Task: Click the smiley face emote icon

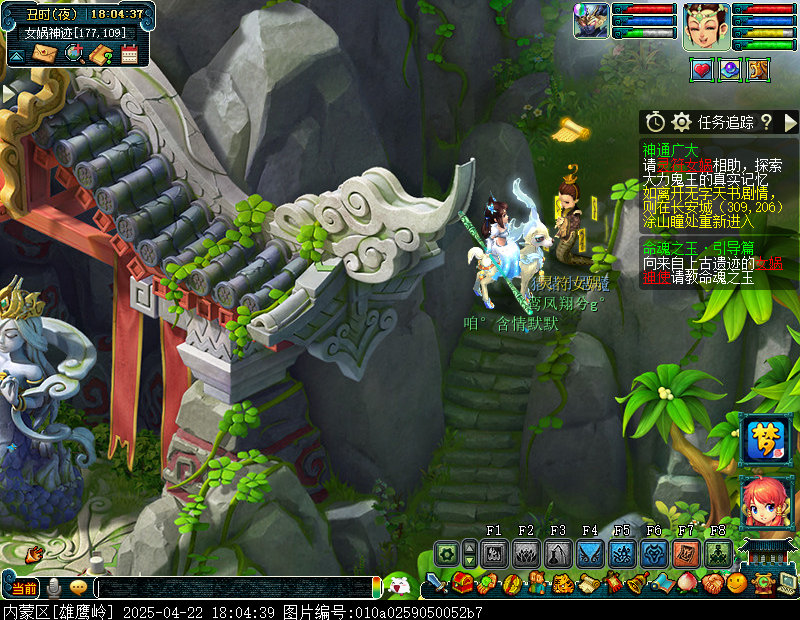Action: (x=737, y=583)
